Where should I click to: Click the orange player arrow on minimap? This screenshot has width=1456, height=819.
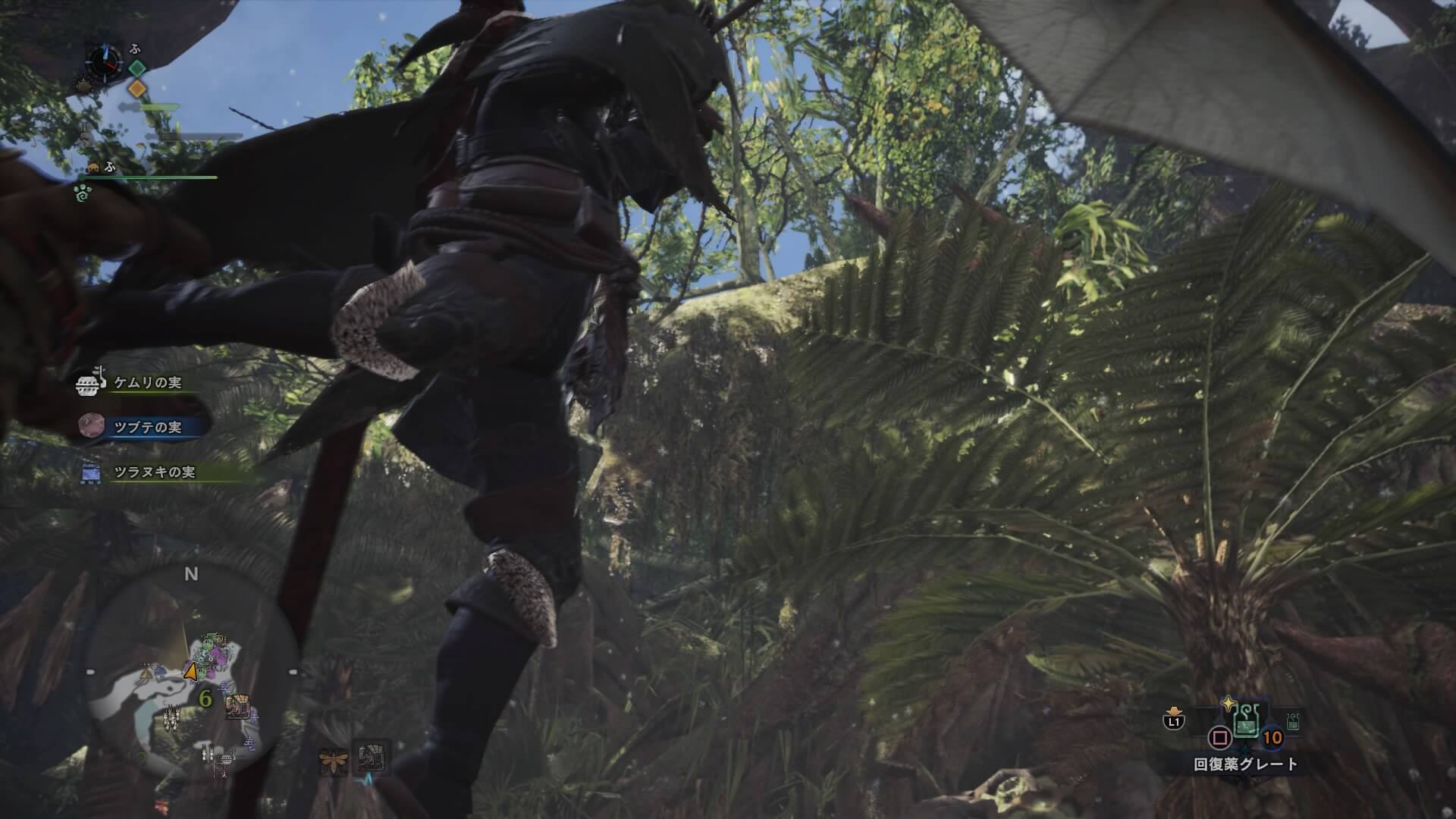[190, 671]
